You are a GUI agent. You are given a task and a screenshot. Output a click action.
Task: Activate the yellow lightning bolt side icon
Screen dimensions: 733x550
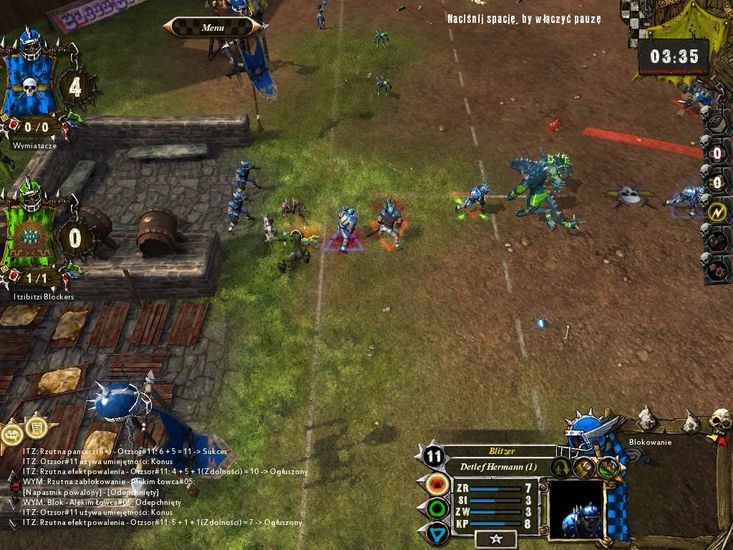click(716, 212)
